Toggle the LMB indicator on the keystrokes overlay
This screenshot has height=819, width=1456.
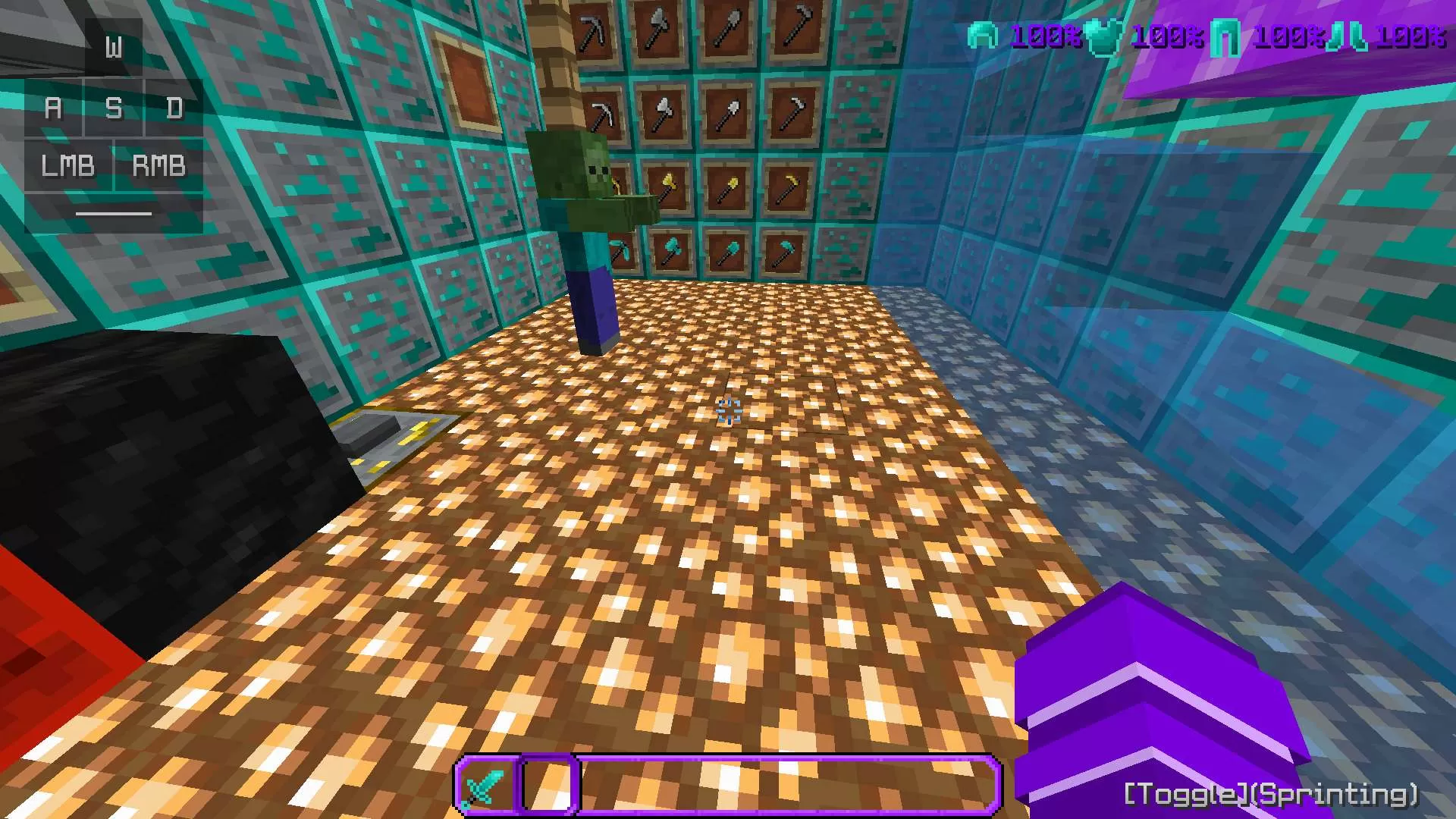pyautogui.click(x=68, y=165)
